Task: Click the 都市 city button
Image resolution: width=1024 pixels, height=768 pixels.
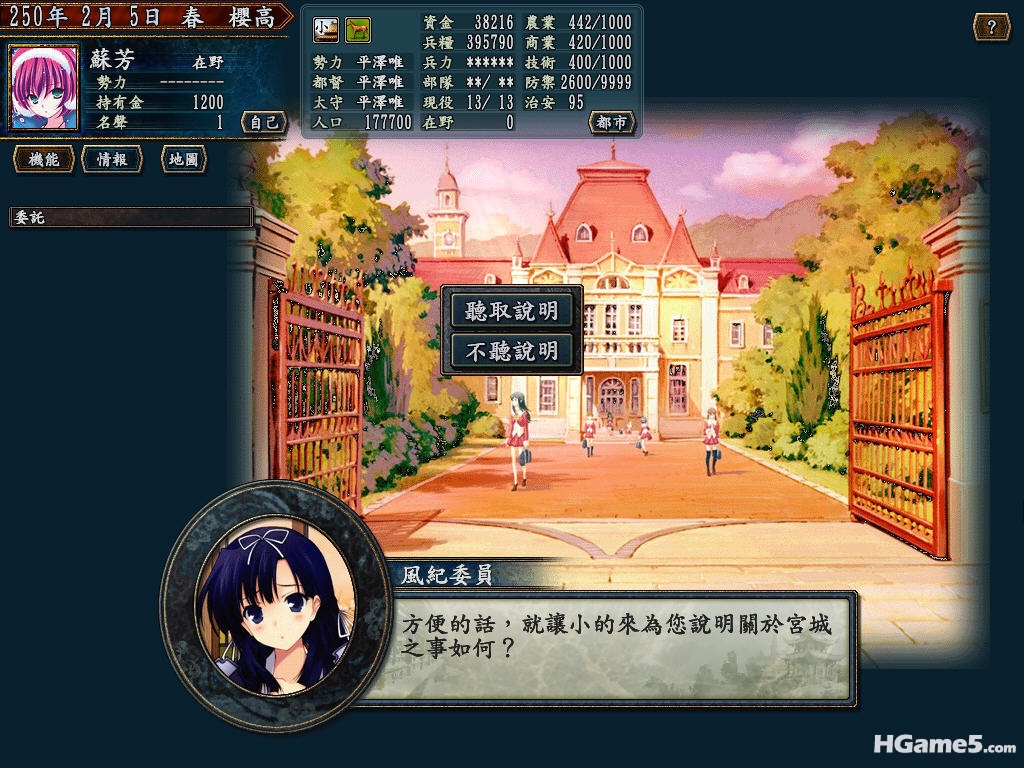Action: (x=611, y=122)
